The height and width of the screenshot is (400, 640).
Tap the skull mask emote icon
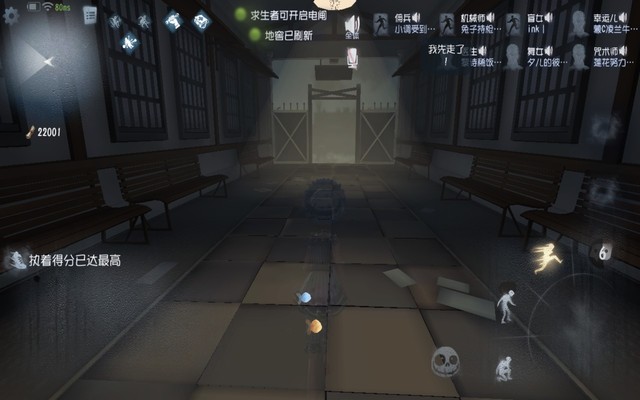(445, 361)
